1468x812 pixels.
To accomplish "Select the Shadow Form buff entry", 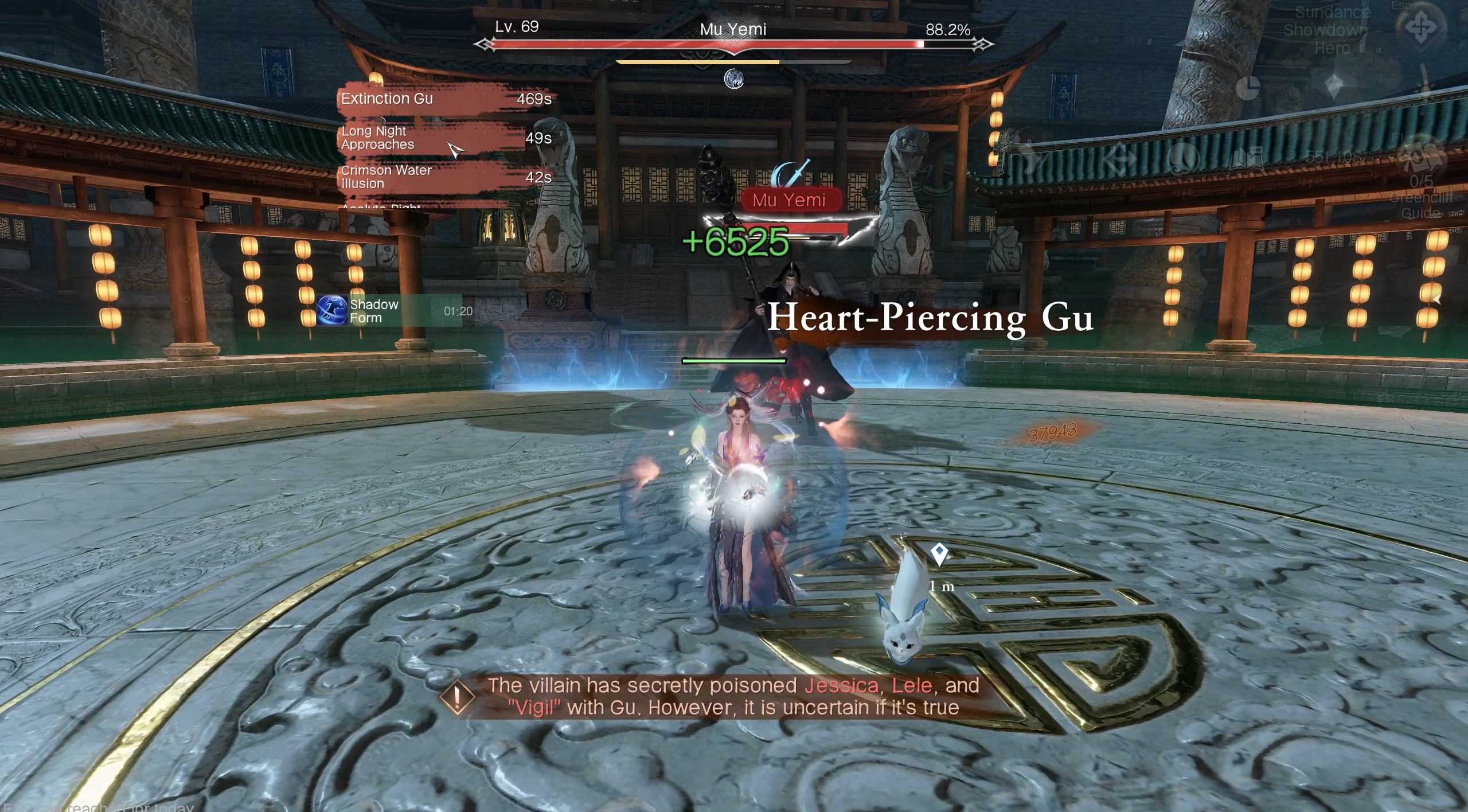I will 389,311.
